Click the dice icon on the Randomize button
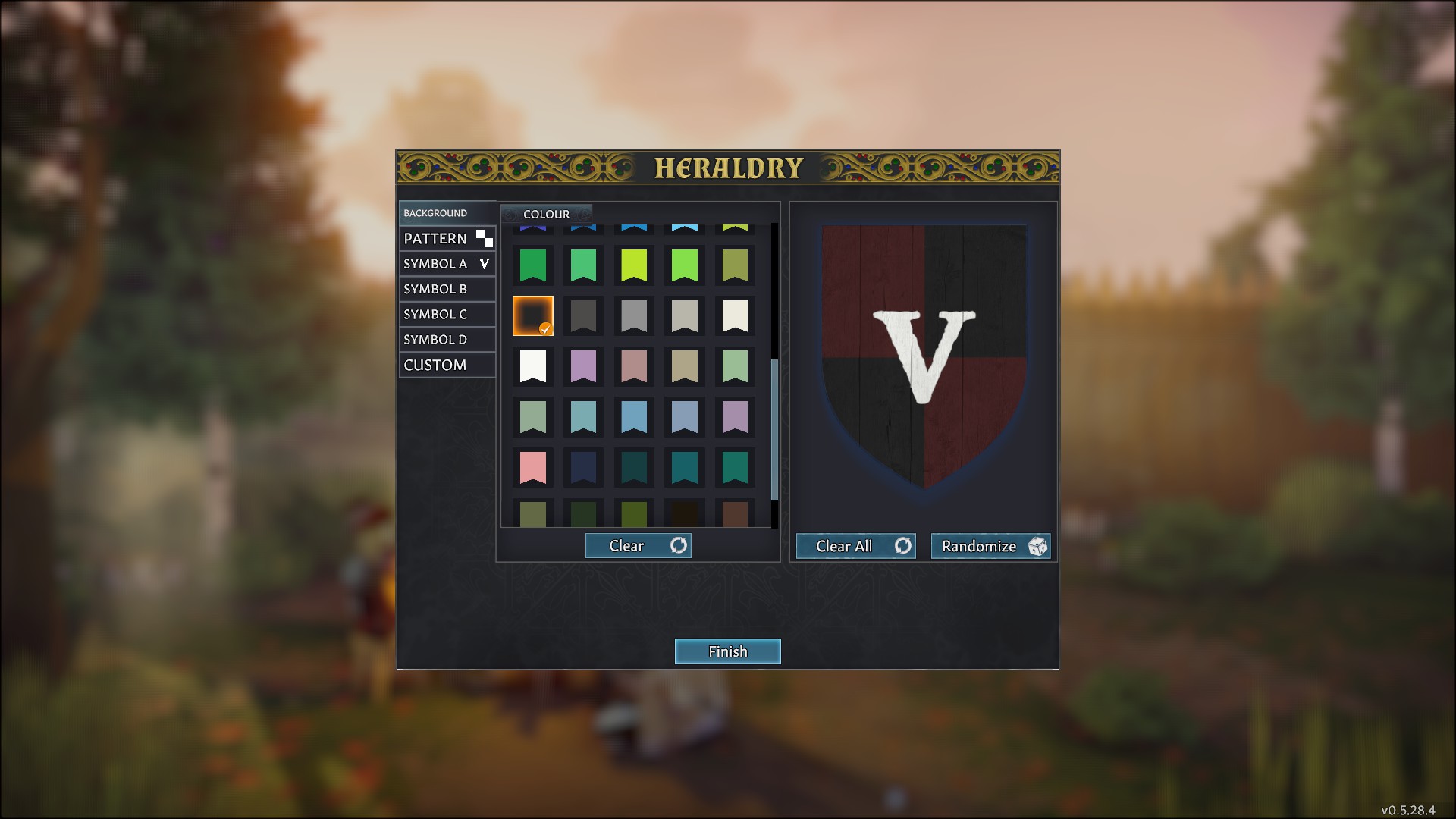This screenshot has width=1456, height=819. (x=1037, y=546)
